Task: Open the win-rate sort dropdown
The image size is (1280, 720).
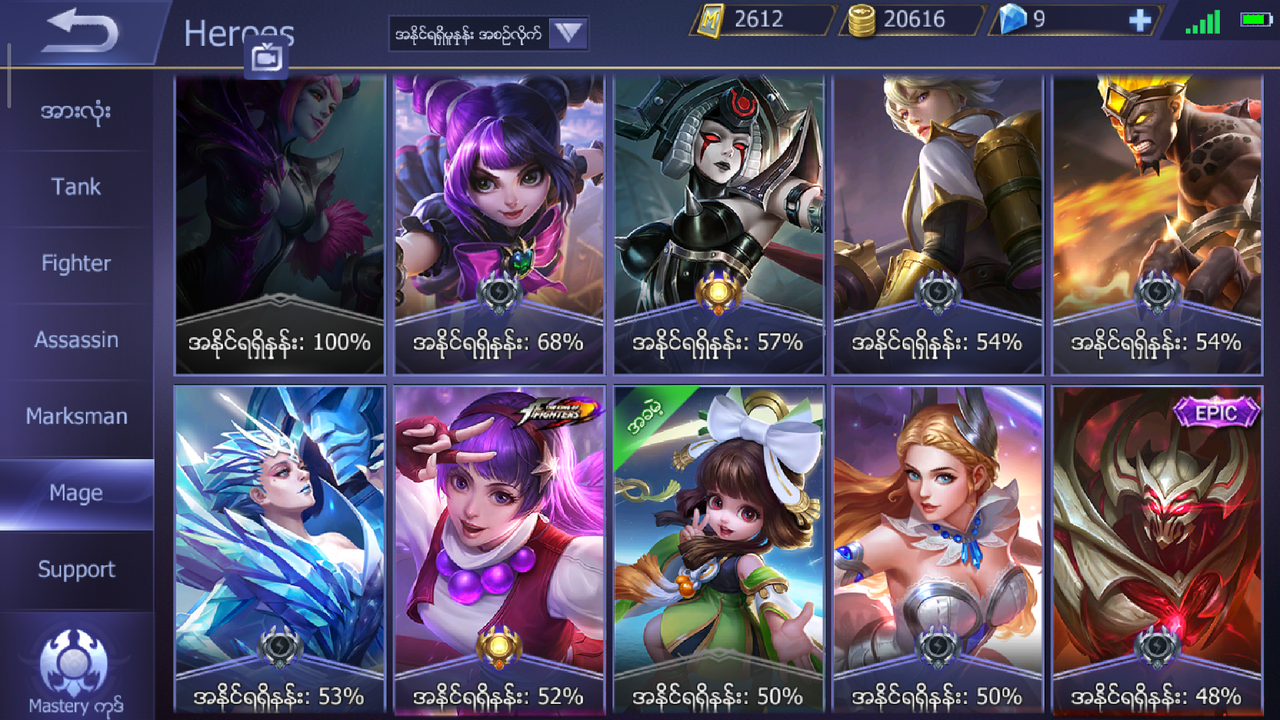Action: pyautogui.click(x=568, y=33)
